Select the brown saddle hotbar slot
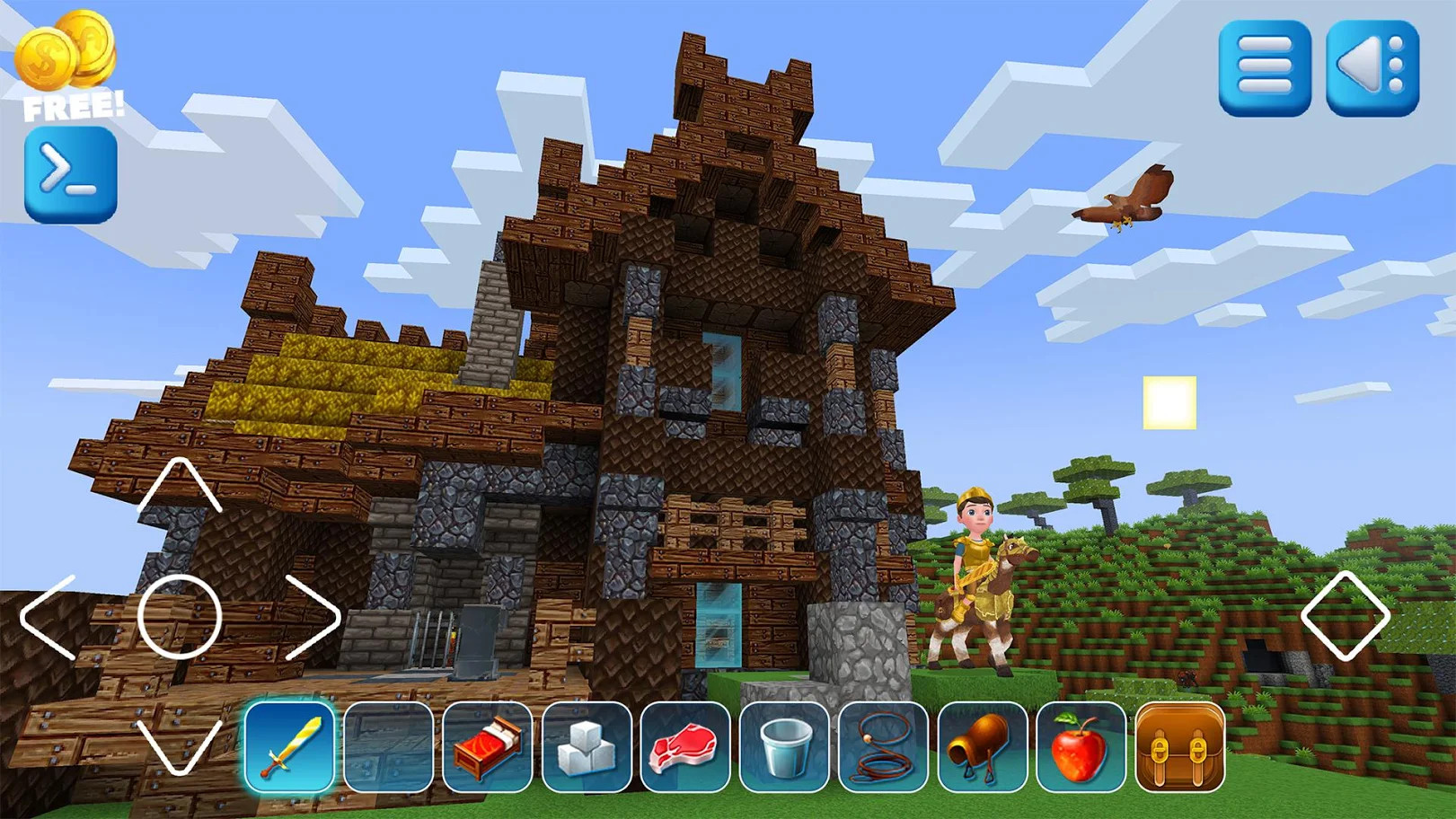Viewport: 1456px width, 819px height. 982,746
